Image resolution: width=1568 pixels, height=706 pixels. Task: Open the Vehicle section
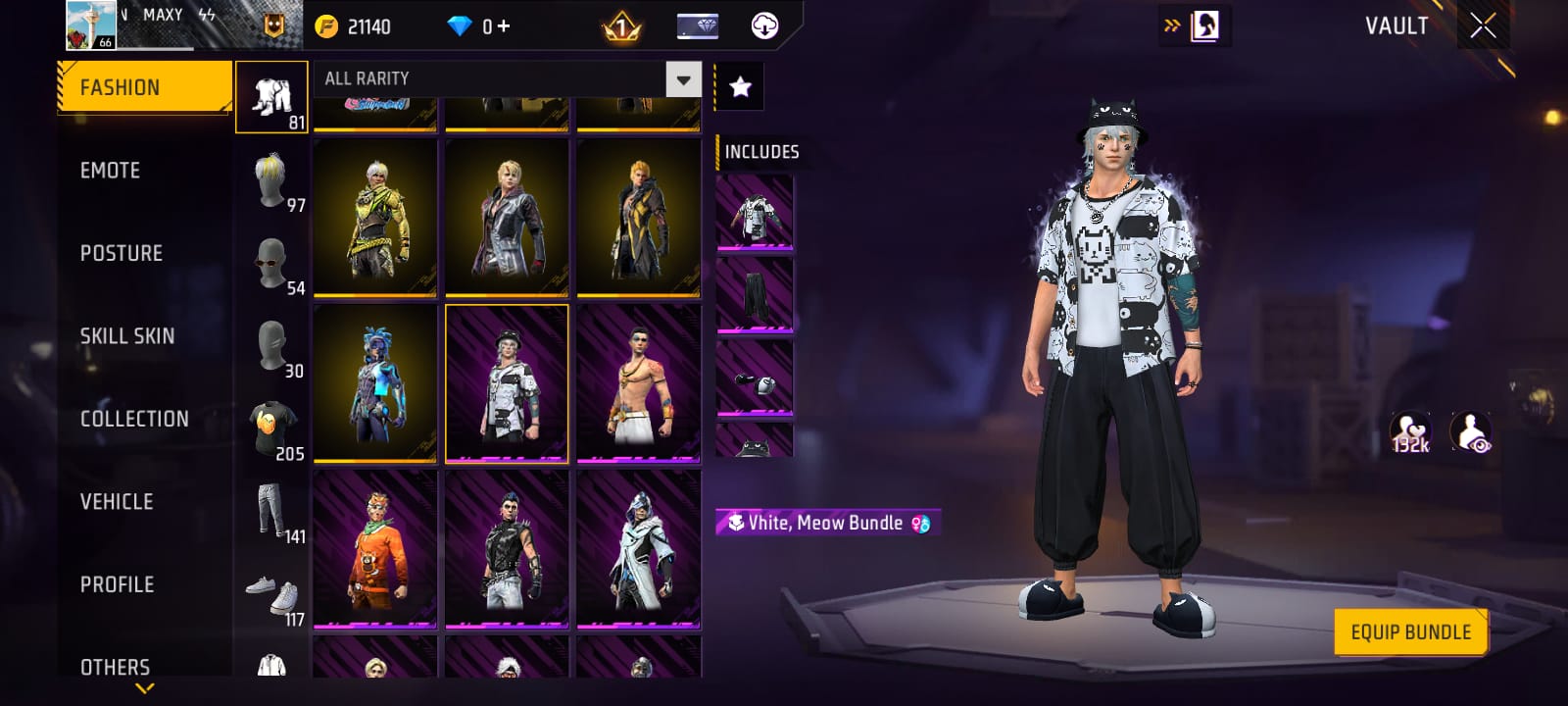tap(117, 501)
